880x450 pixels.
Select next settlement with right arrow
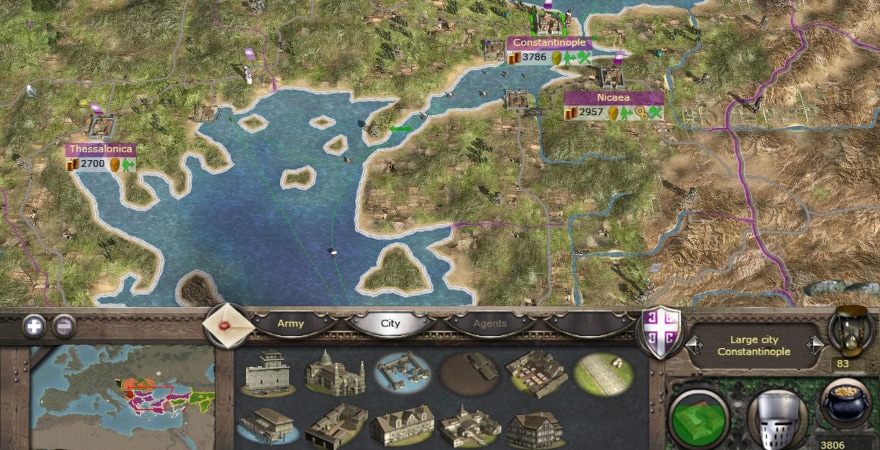click(816, 343)
